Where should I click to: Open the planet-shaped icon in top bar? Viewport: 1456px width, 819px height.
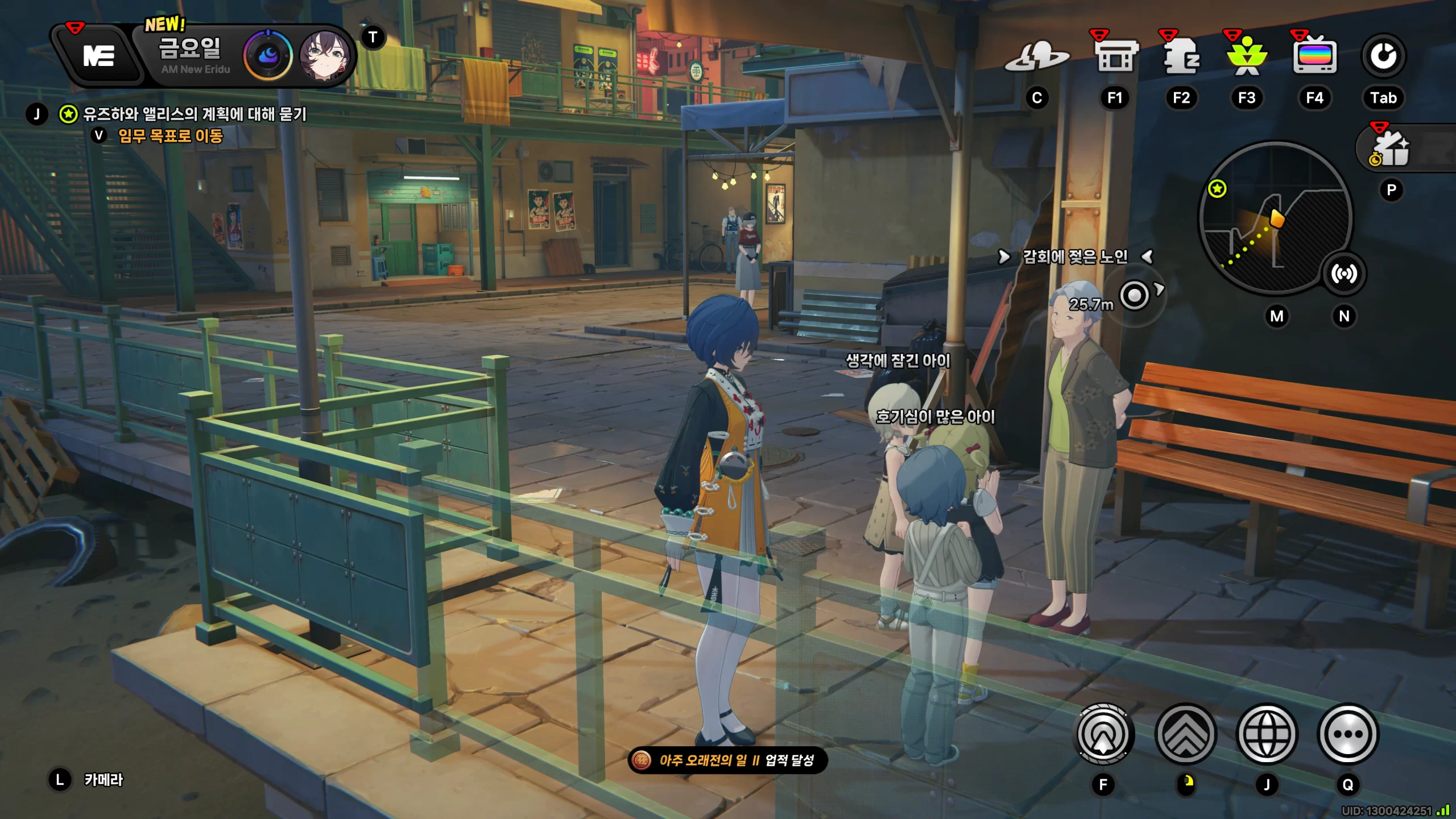[x=1036, y=57]
